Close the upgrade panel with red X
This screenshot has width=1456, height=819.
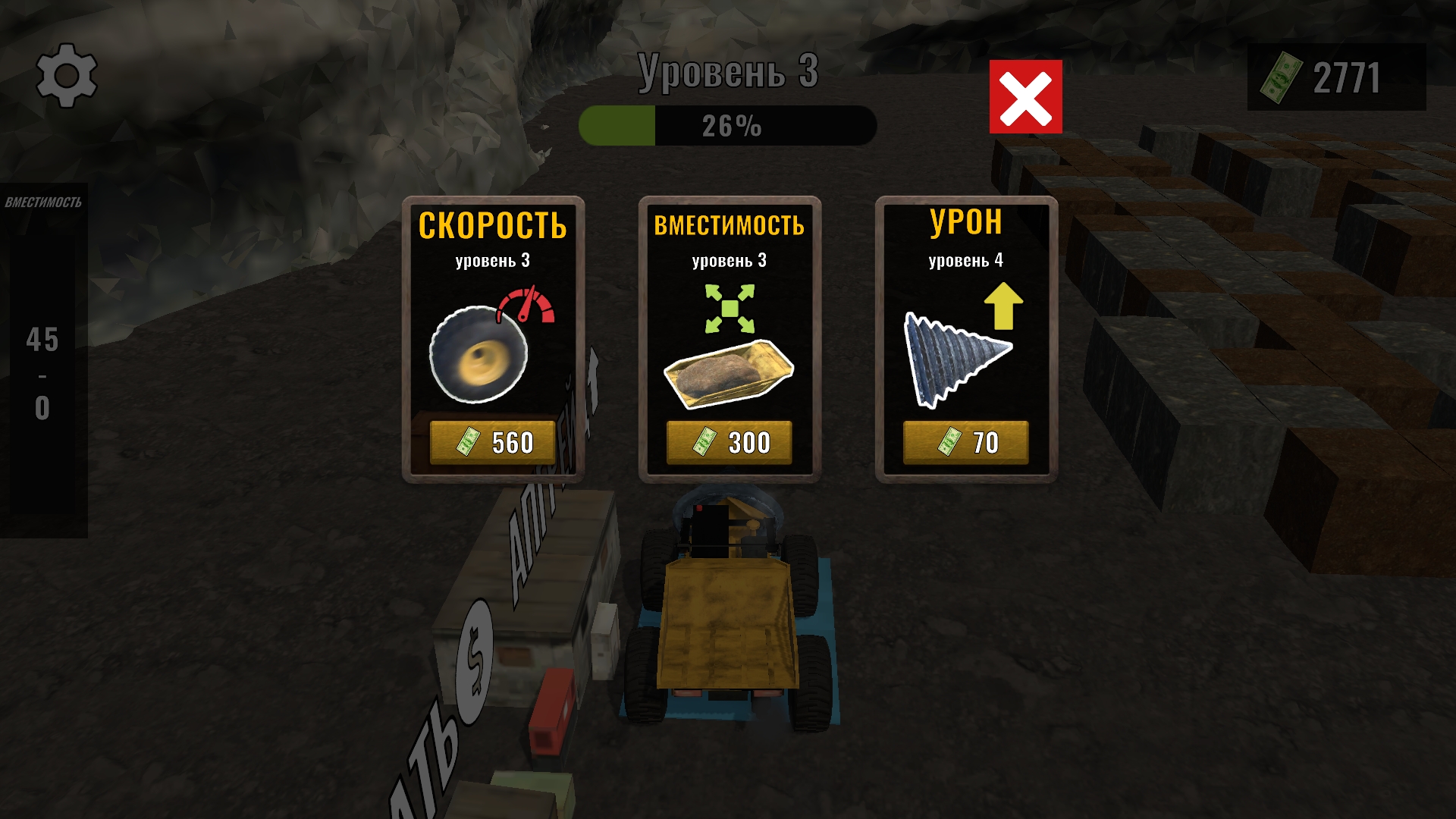[1025, 96]
